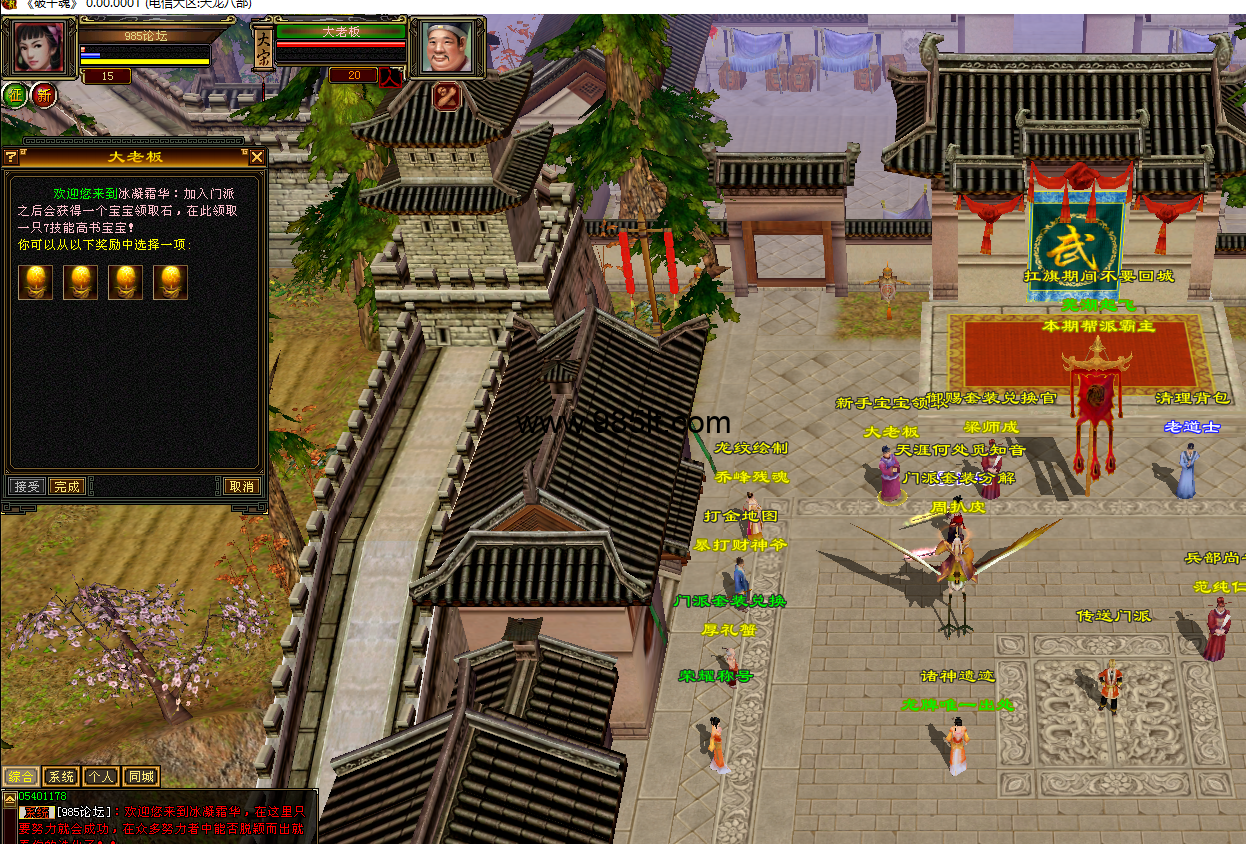The image size is (1246, 844).
Task: Open help with the dialog's question mark
Action: pyautogui.click(x=10, y=157)
